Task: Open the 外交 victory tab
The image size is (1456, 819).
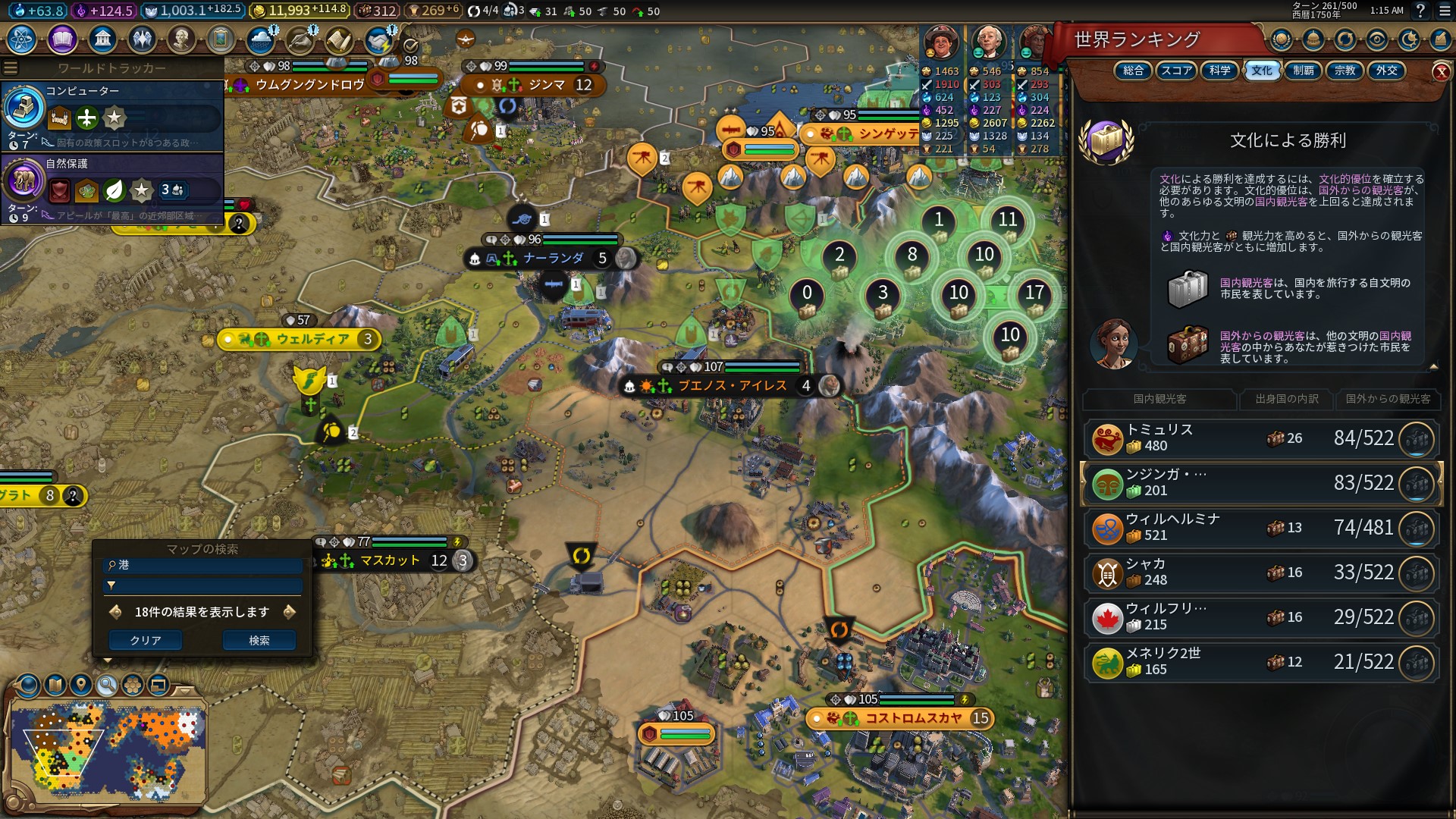Action: pyautogui.click(x=1386, y=71)
